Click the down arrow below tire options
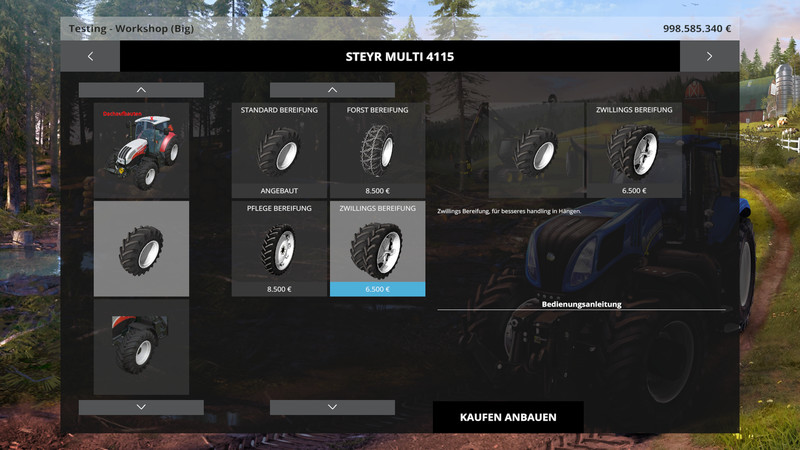The width and height of the screenshot is (800, 450). pyautogui.click(x=332, y=407)
